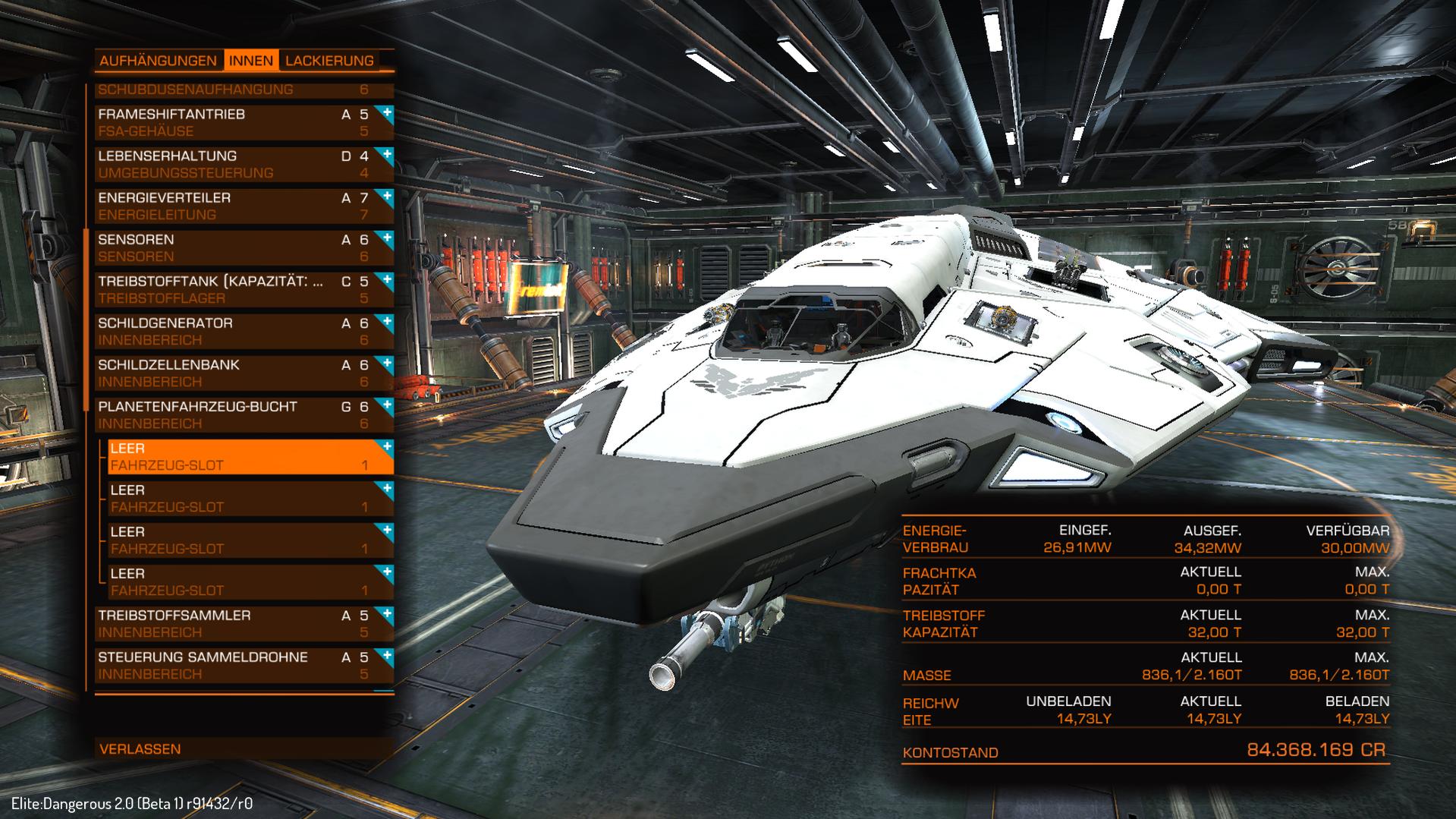Switch to the Aufhängungen tab
Image resolution: width=1456 pixels, height=819 pixels.
click(159, 61)
